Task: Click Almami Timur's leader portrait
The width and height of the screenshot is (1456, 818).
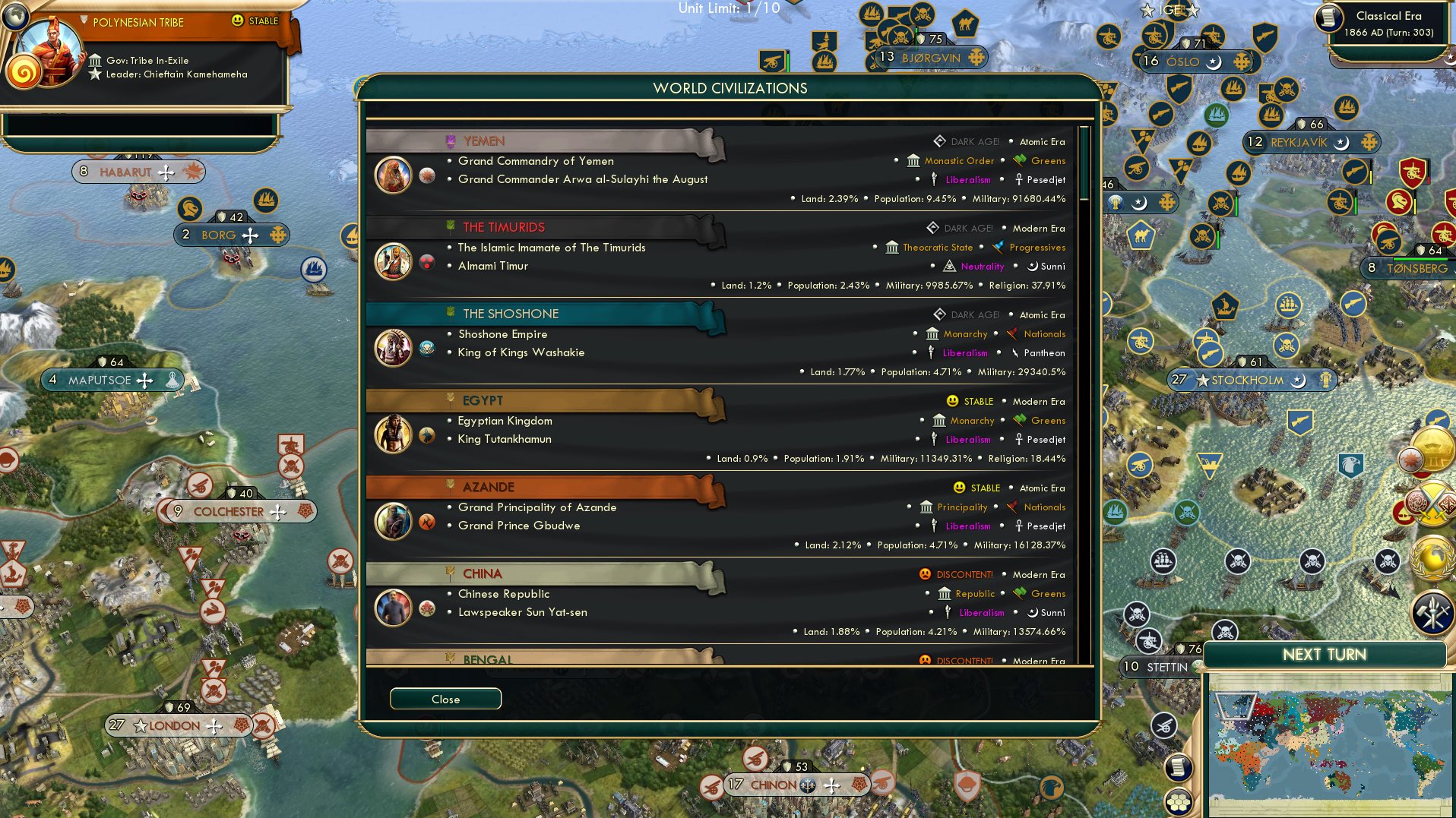Action: (x=393, y=261)
